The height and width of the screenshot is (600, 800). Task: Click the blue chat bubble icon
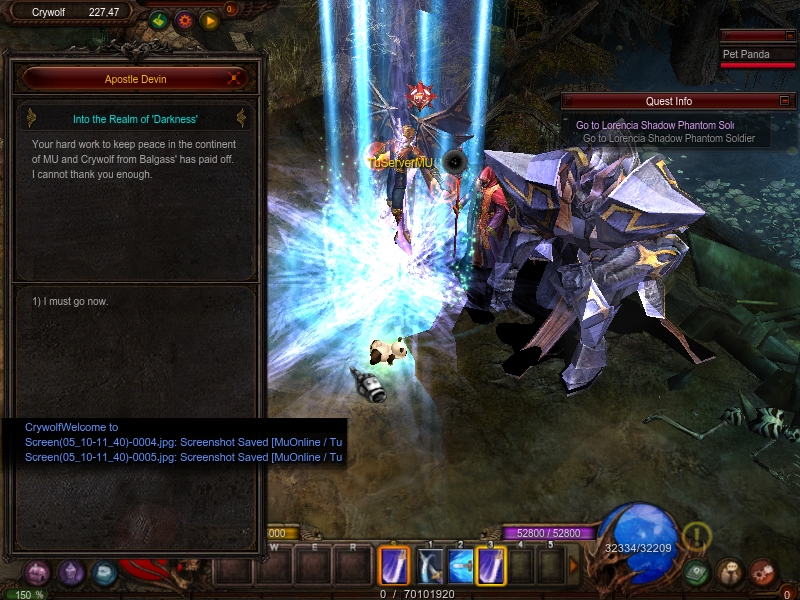[104, 573]
